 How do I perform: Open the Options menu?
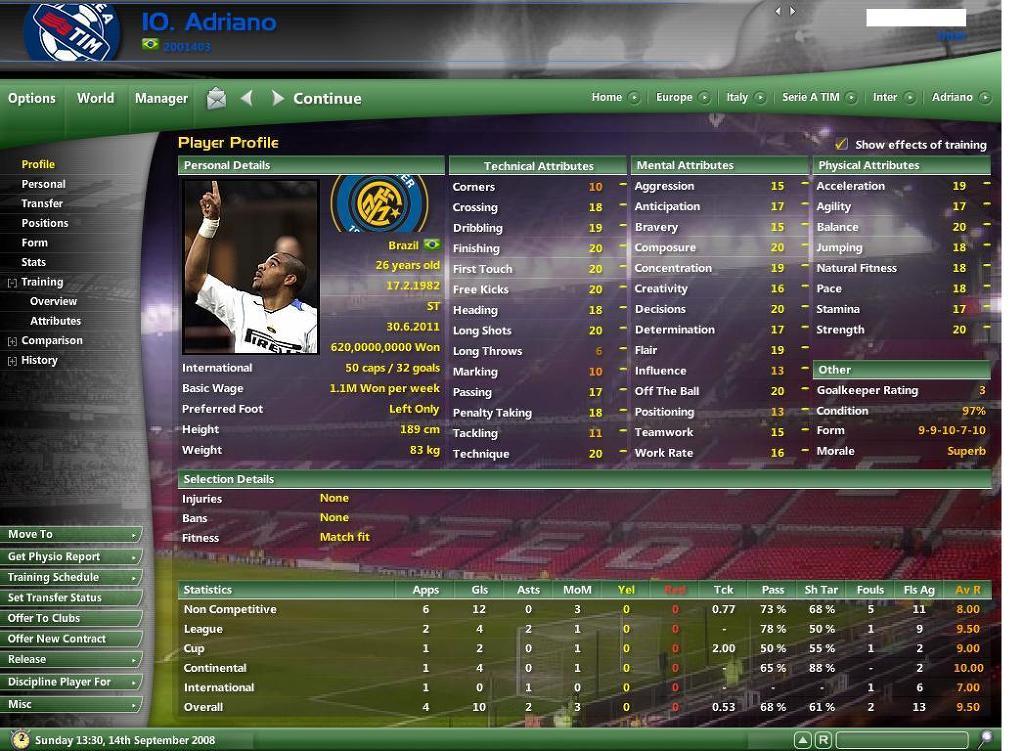pos(32,98)
